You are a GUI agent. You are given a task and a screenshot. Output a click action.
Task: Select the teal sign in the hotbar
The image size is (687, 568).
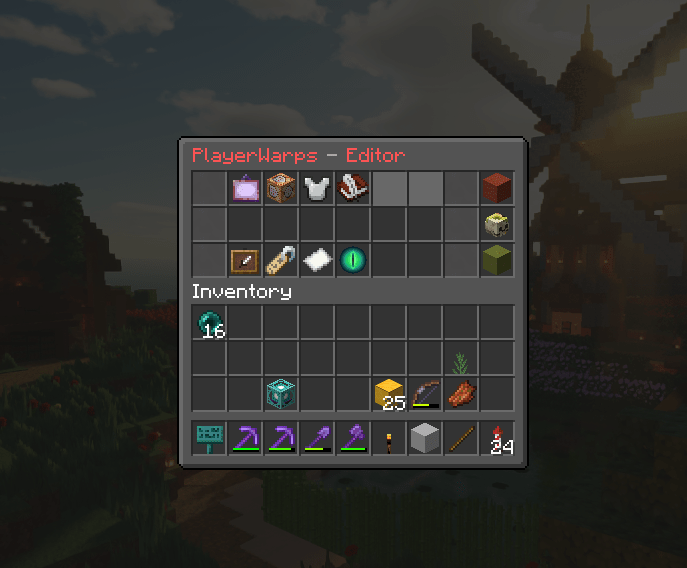tap(209, 438)
